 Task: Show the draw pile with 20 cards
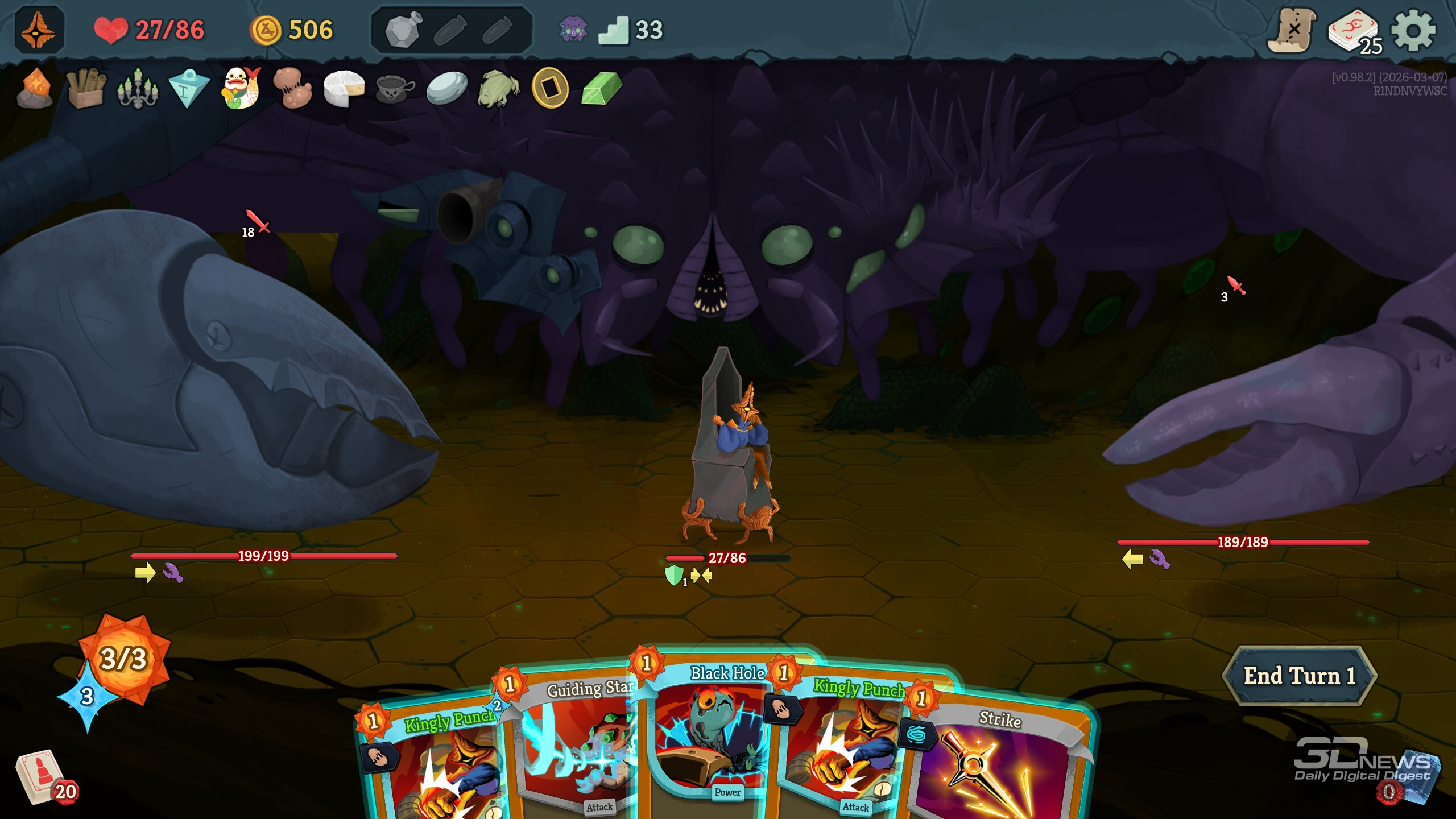tap(43, 776)
